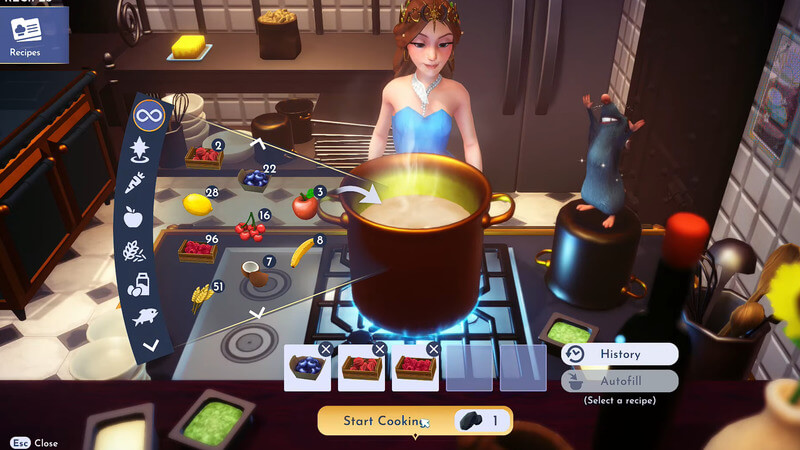
Task: Show all ingredients with the infinity tab
Action: [x=148, y=117]
